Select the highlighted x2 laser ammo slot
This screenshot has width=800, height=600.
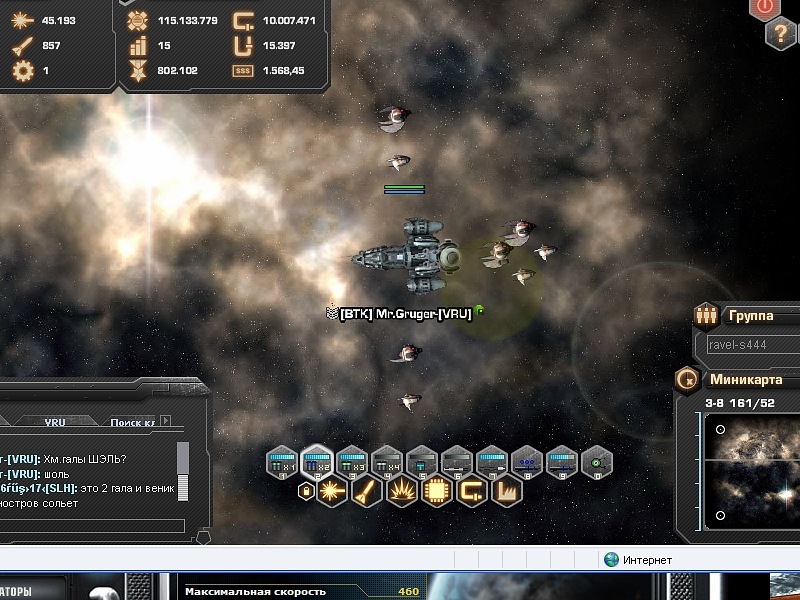tap(317, 463)
